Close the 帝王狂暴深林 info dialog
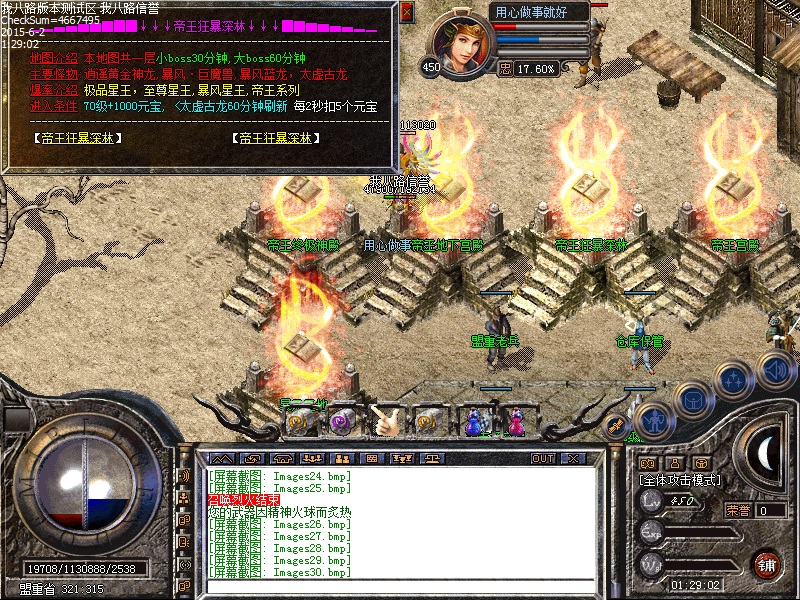This screenshot has width=800, height=600. (406, 12)
